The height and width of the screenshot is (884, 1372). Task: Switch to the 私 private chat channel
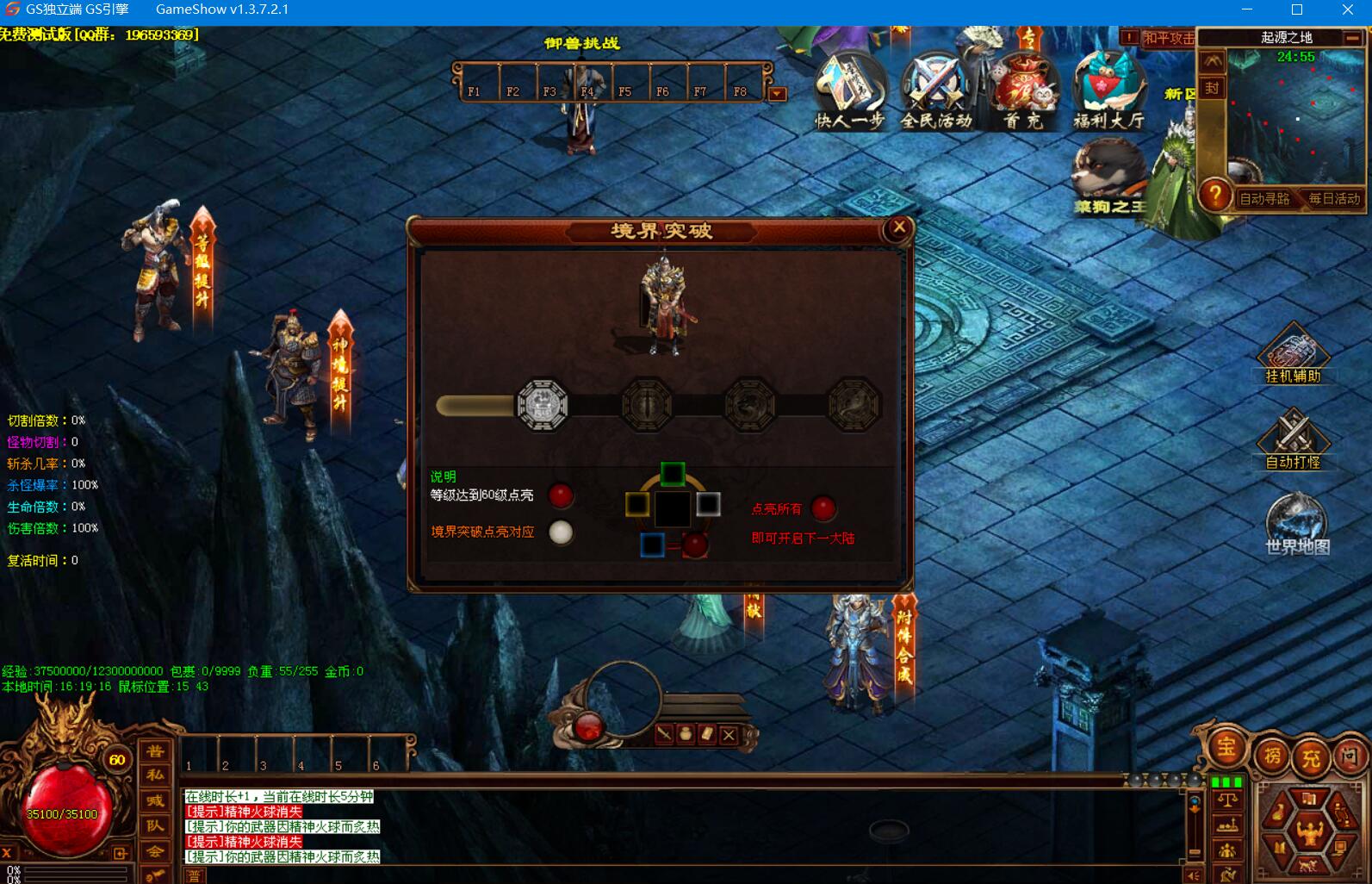click(155, 775)
